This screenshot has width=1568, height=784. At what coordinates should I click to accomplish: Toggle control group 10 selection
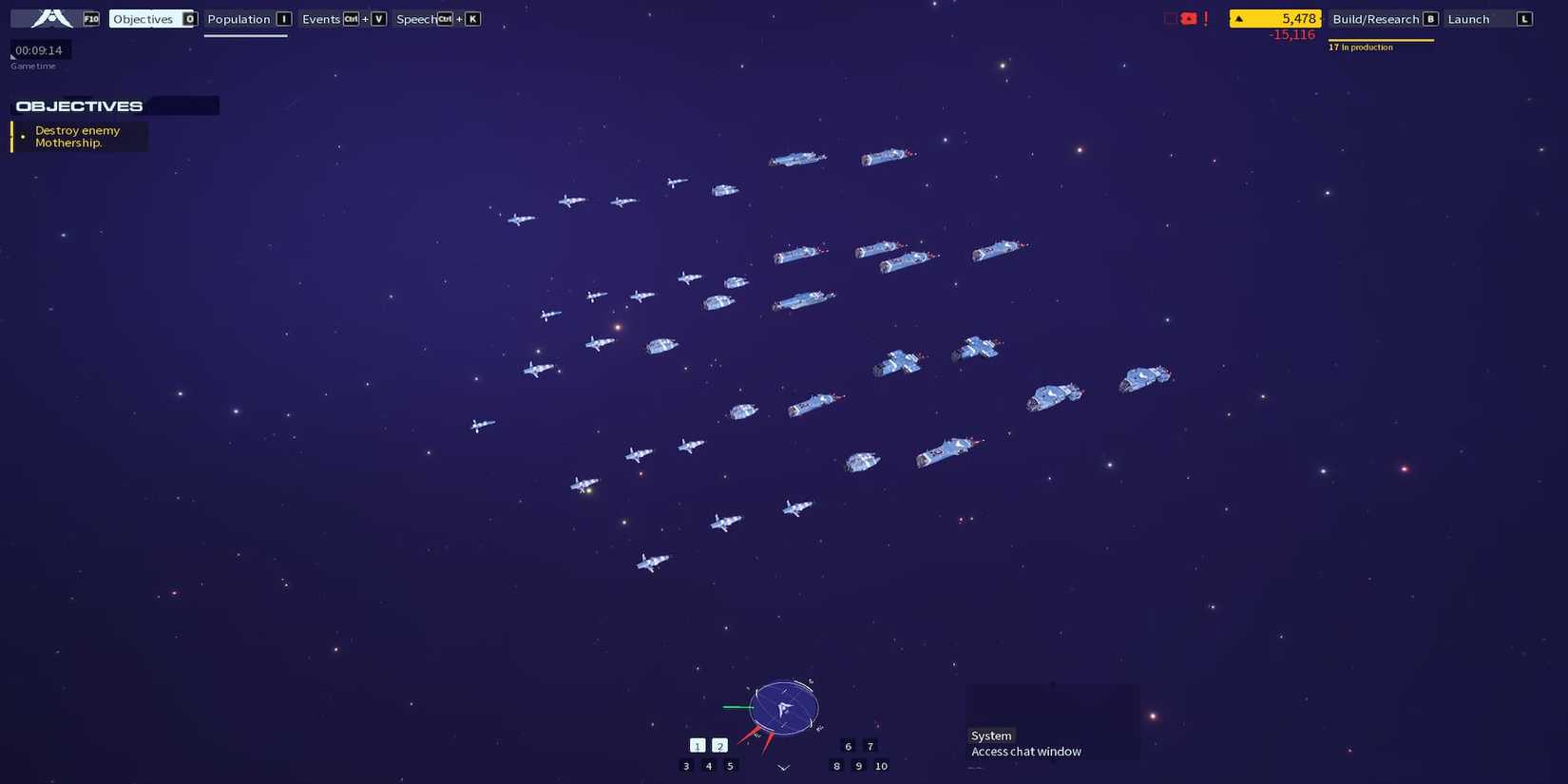coord(881,766)
